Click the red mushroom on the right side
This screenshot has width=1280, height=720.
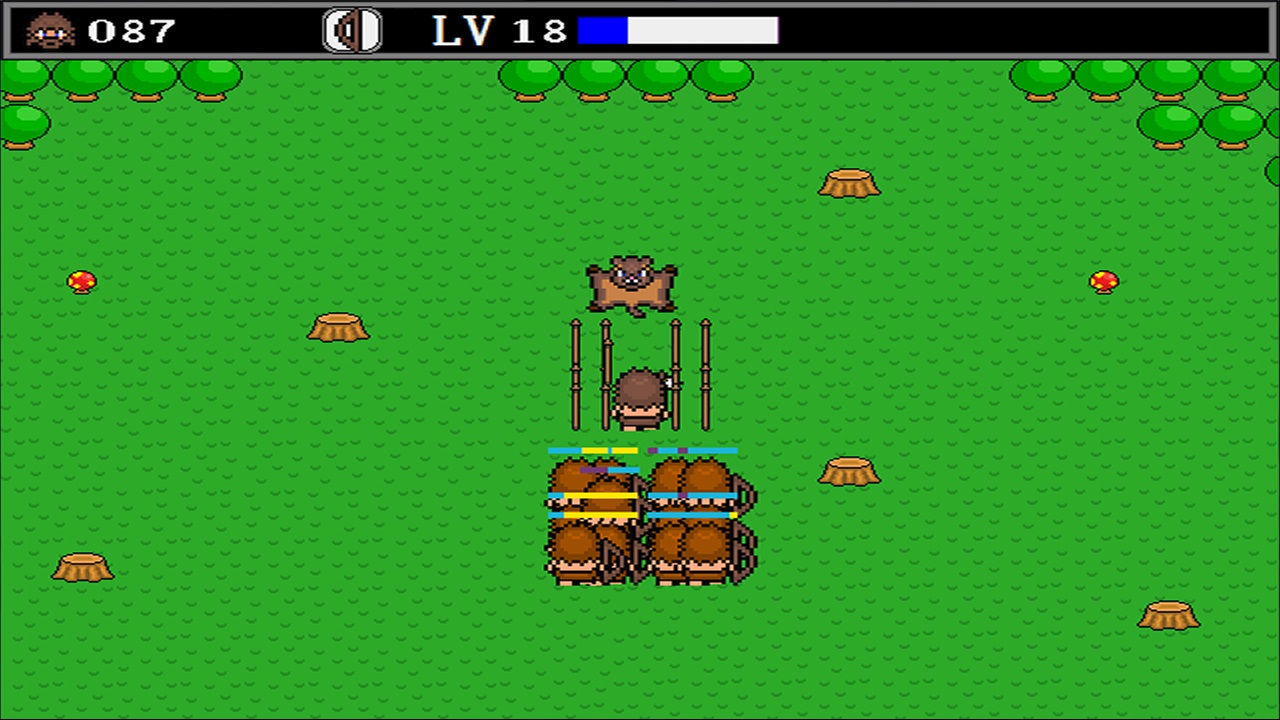(x=1103, y=281)
